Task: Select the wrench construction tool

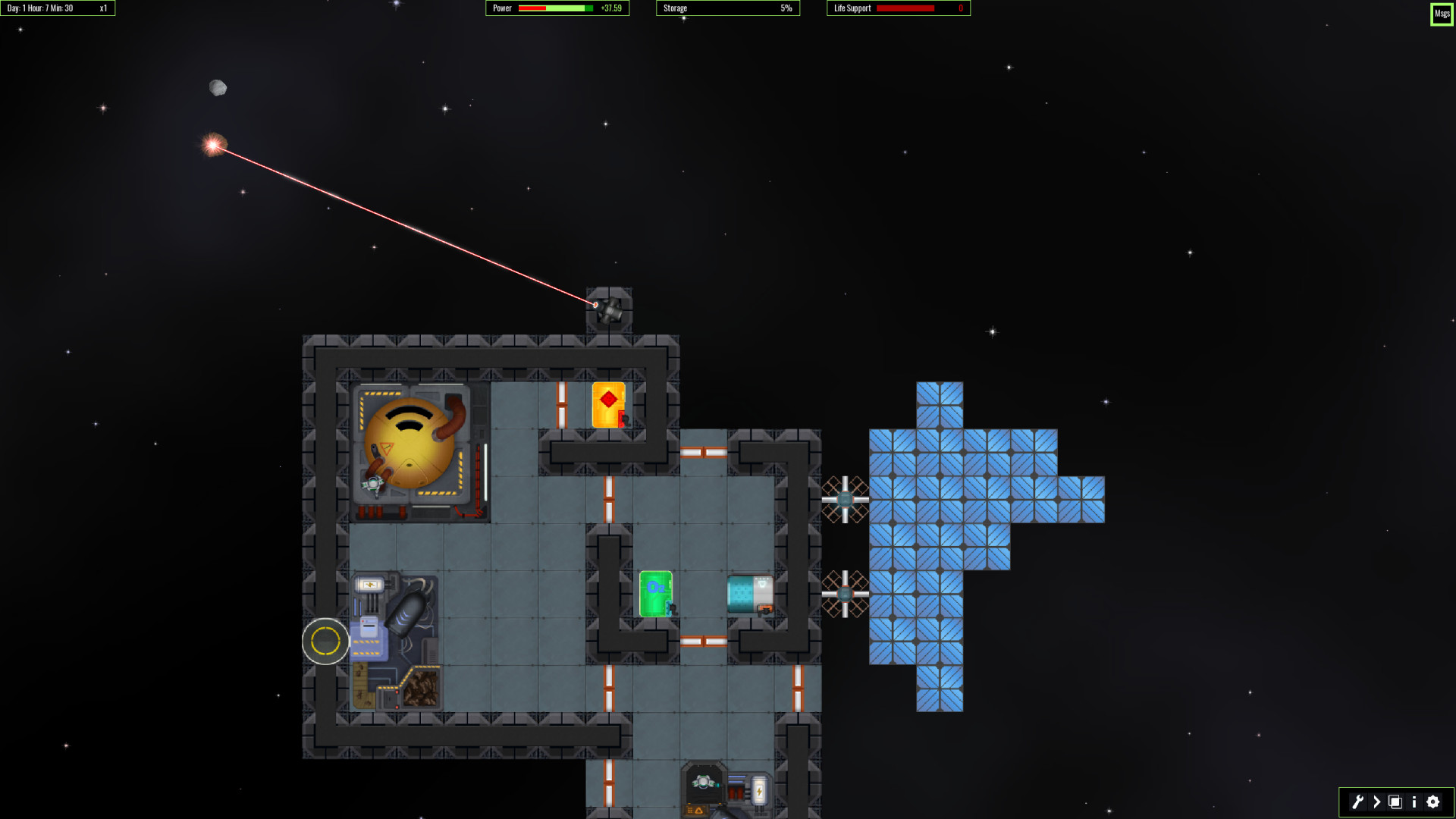Action: (1358, 802)
